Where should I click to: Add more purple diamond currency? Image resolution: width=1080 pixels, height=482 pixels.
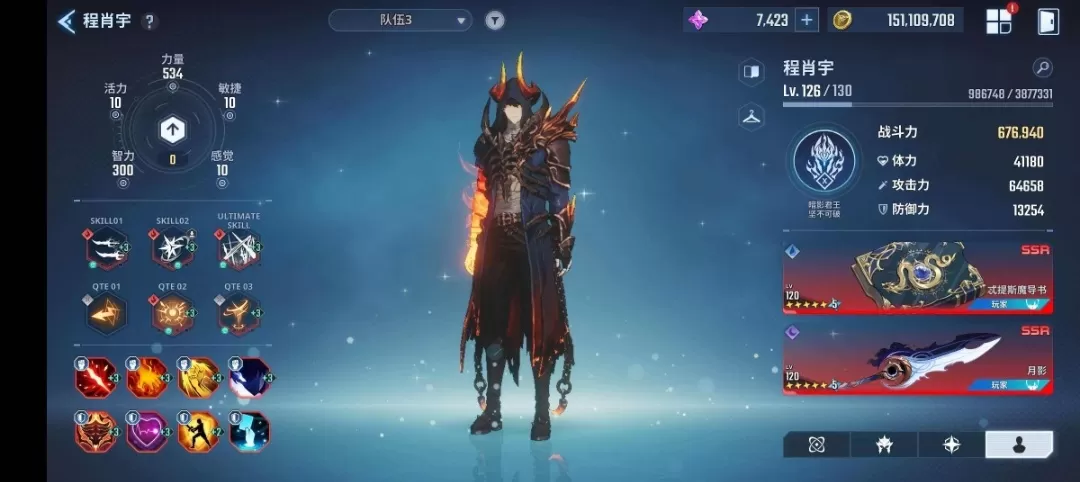[807, 20]
